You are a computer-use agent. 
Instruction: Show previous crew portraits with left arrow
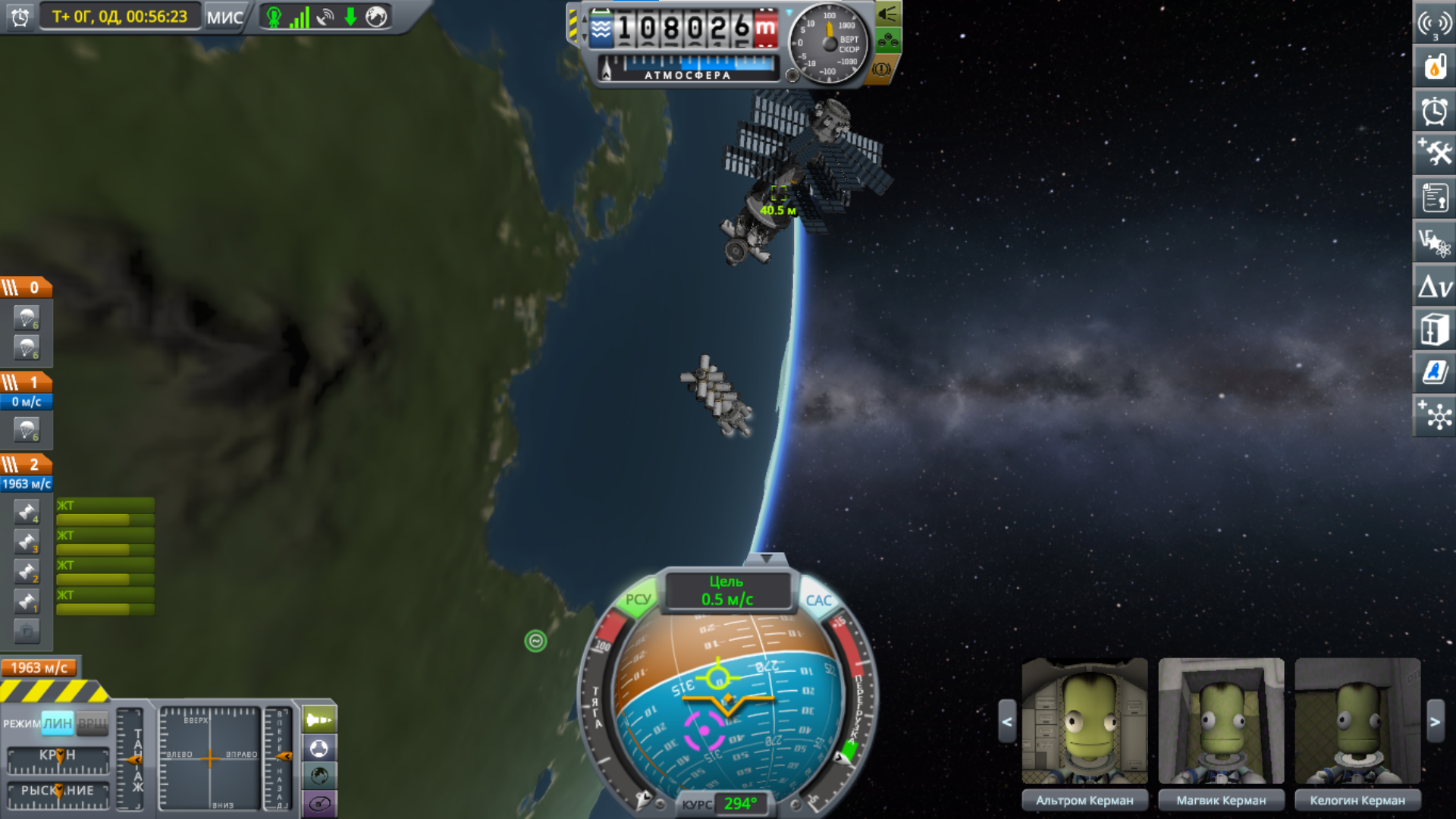point(1007,722)
